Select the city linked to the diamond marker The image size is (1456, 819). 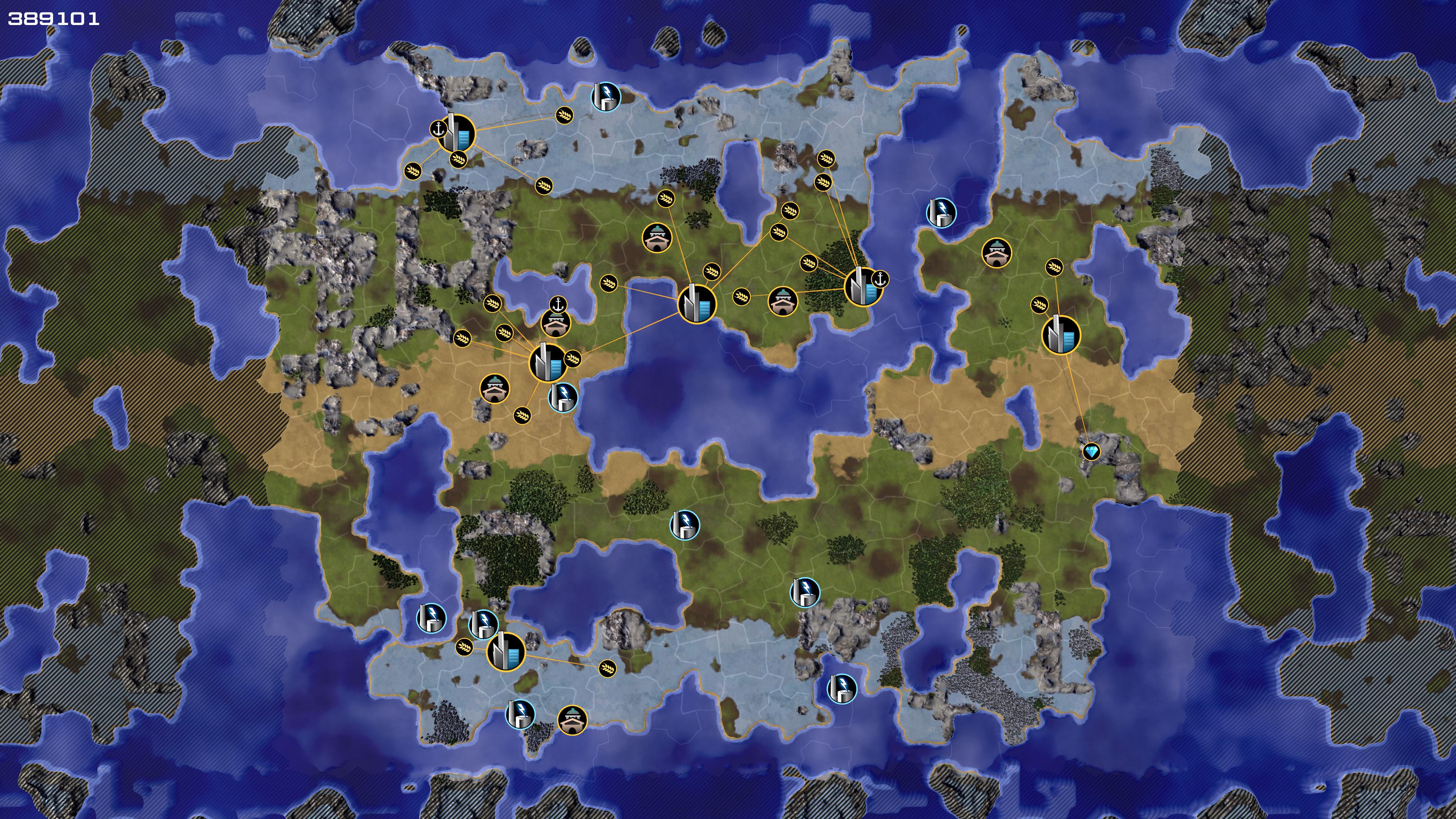(1061, 335)
